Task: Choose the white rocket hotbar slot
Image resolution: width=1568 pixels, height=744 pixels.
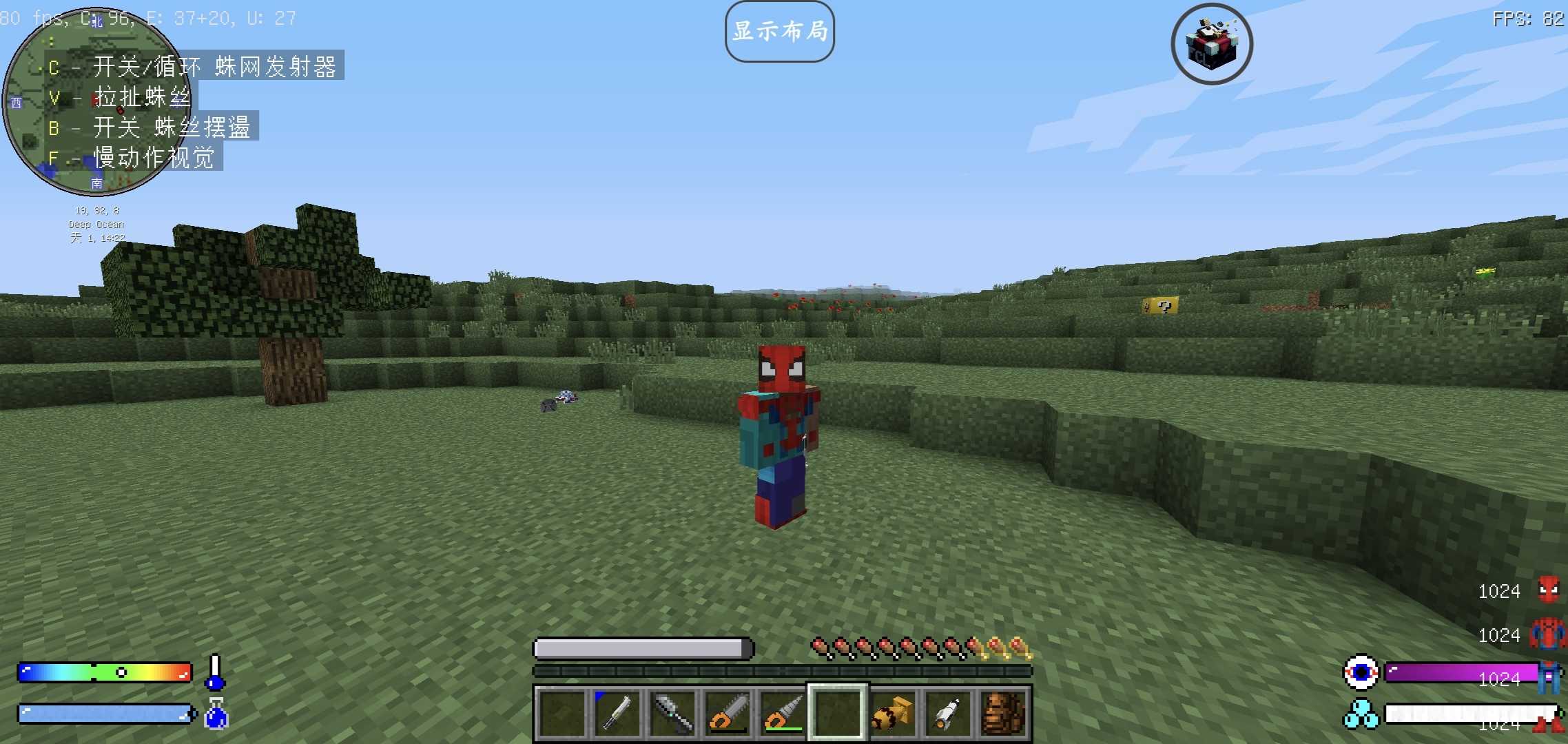Action: [x=948, y=712]
